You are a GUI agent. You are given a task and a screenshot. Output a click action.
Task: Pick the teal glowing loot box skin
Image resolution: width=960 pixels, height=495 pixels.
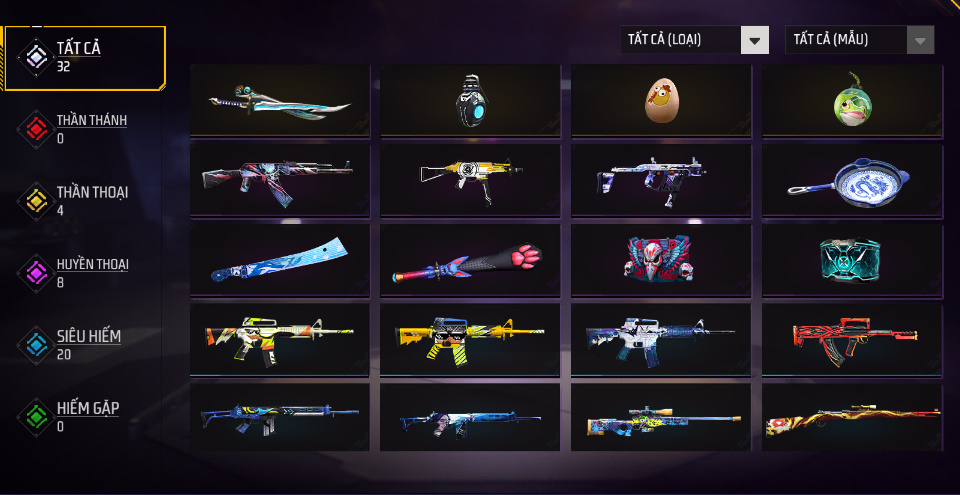[852, 259]
